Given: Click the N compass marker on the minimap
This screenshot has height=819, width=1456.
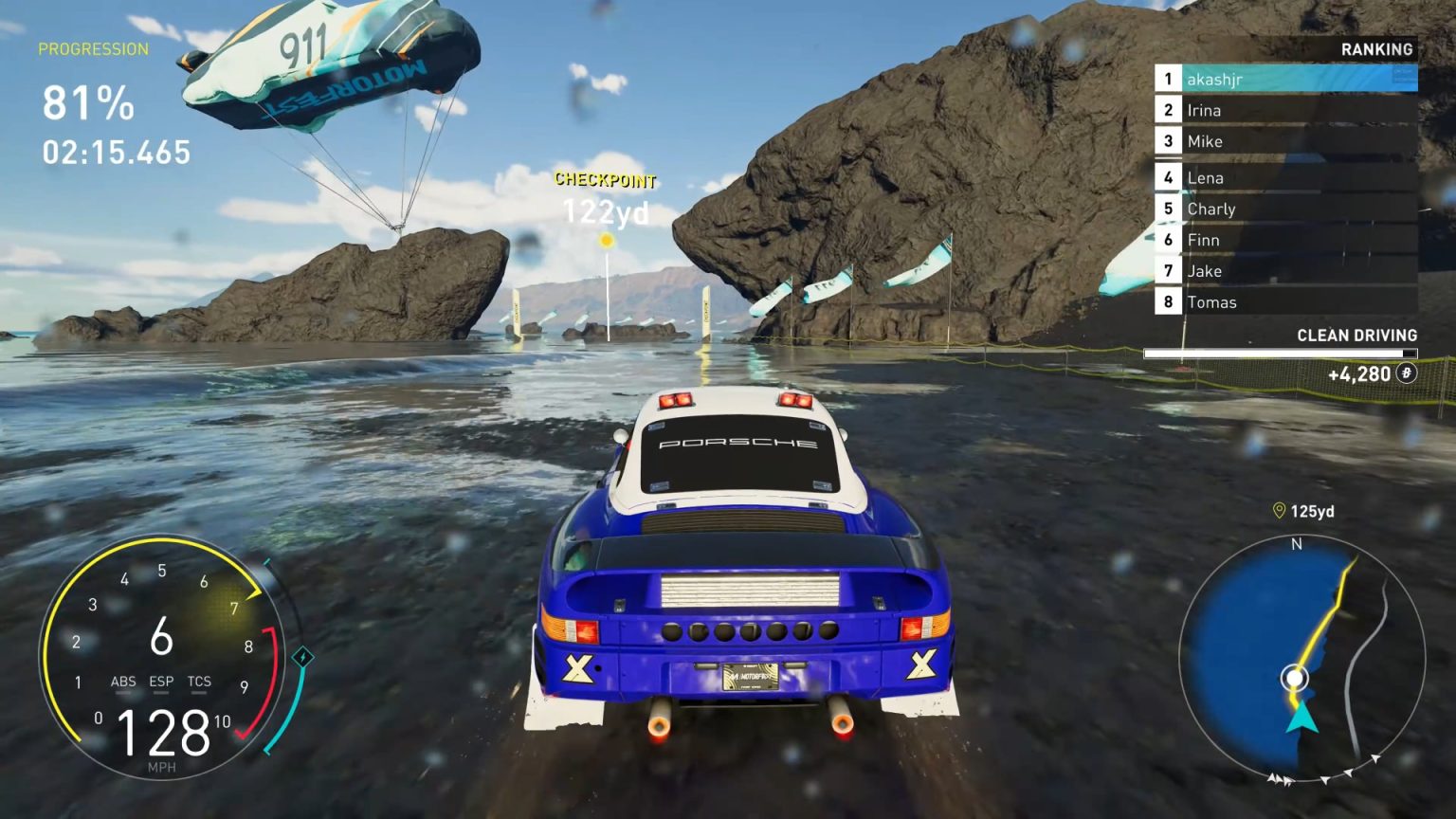Looking at the screenshot, I should [1296, 546].
